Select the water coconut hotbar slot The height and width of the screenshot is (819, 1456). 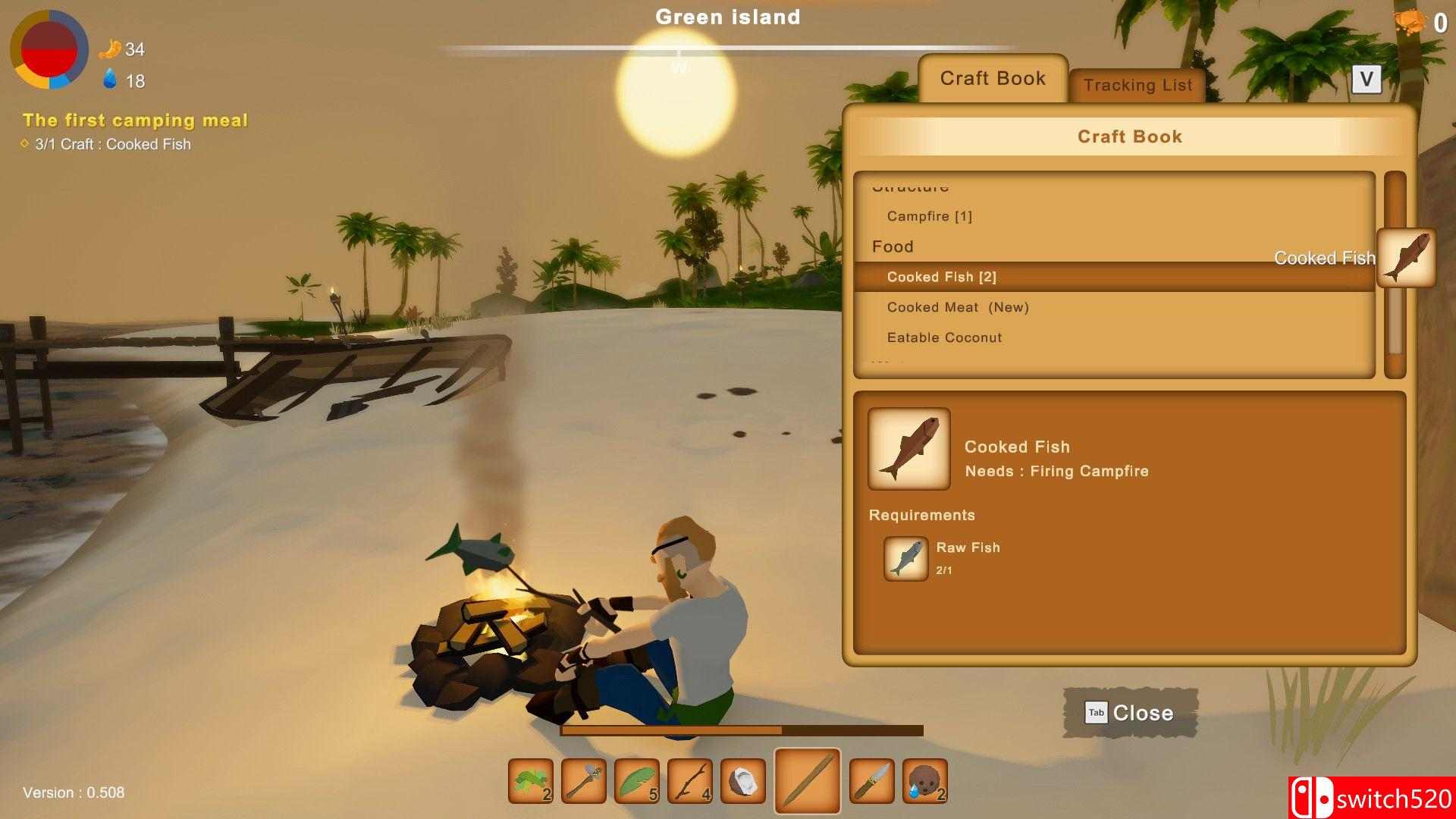[925, 781]
